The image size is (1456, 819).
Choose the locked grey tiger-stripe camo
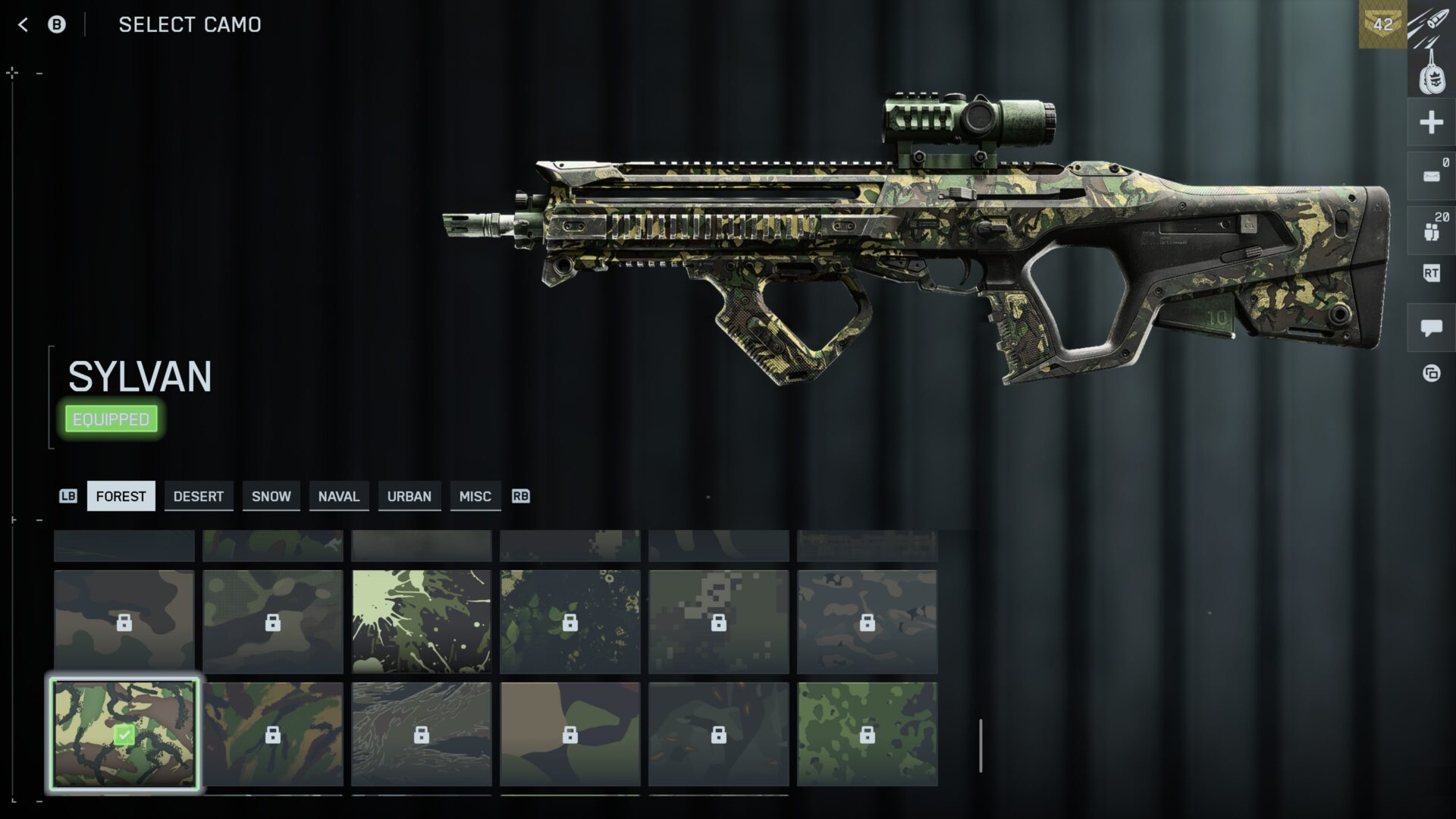pos(422,734)
